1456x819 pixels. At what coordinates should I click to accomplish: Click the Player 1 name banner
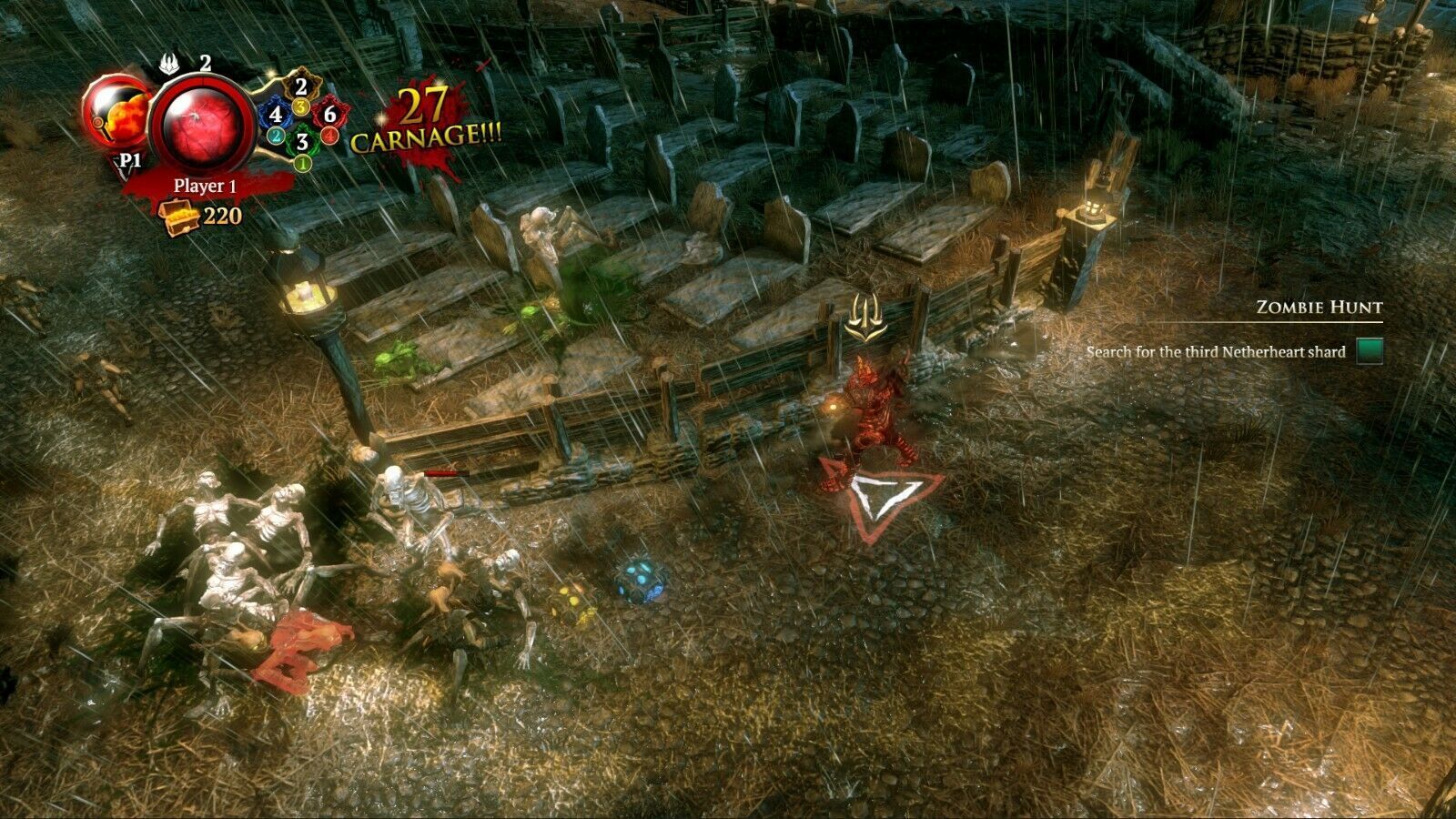pyautogui.click(x=205, y=186)
